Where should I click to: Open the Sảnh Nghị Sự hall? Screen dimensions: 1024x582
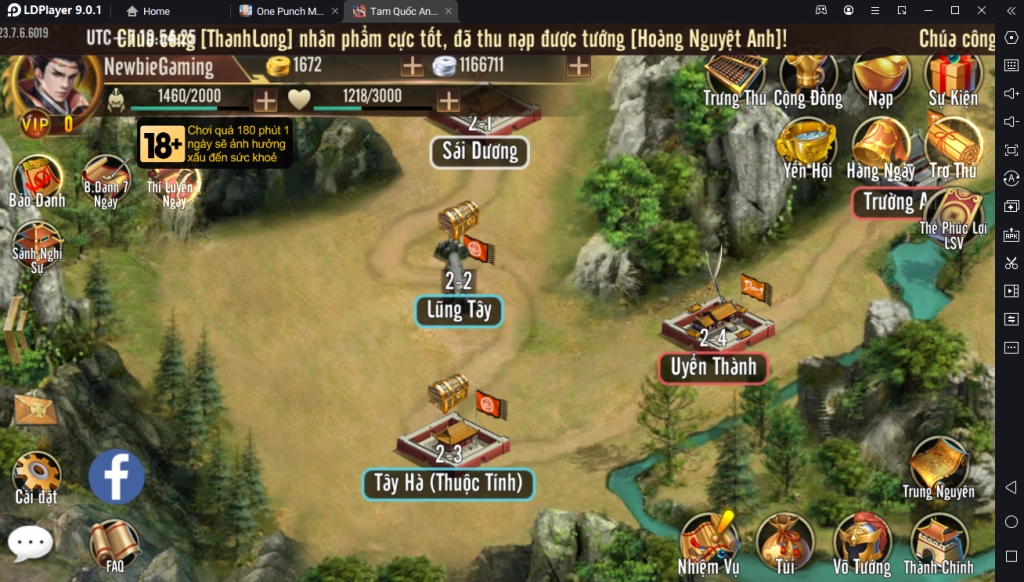click(x=37, y=244)
